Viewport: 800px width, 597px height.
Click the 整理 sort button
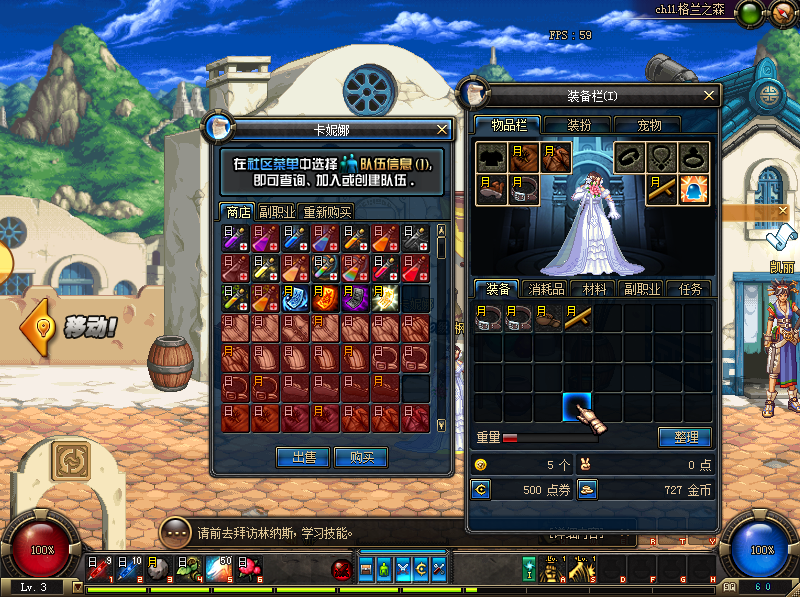[x=684, y=437]
